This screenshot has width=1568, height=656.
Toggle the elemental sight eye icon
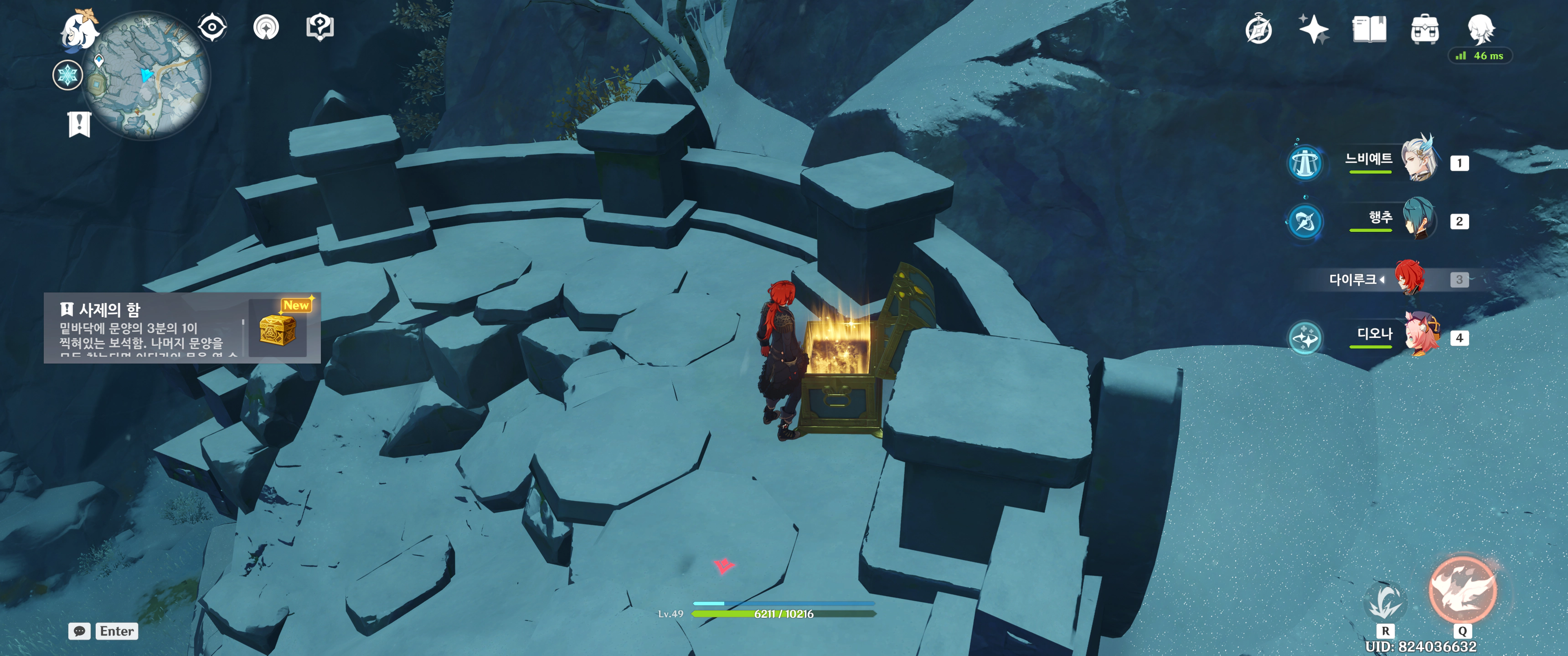coord(212,27)
